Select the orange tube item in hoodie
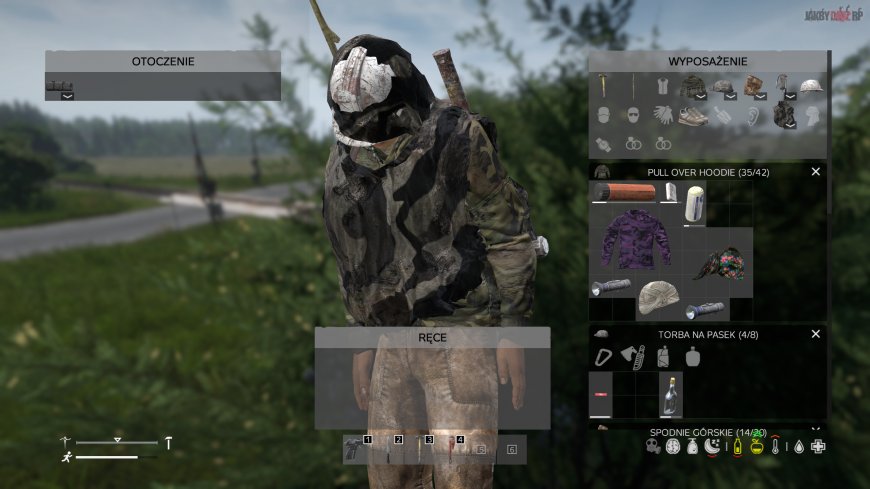This screenshot has height=489, width=870. [625, 192]
